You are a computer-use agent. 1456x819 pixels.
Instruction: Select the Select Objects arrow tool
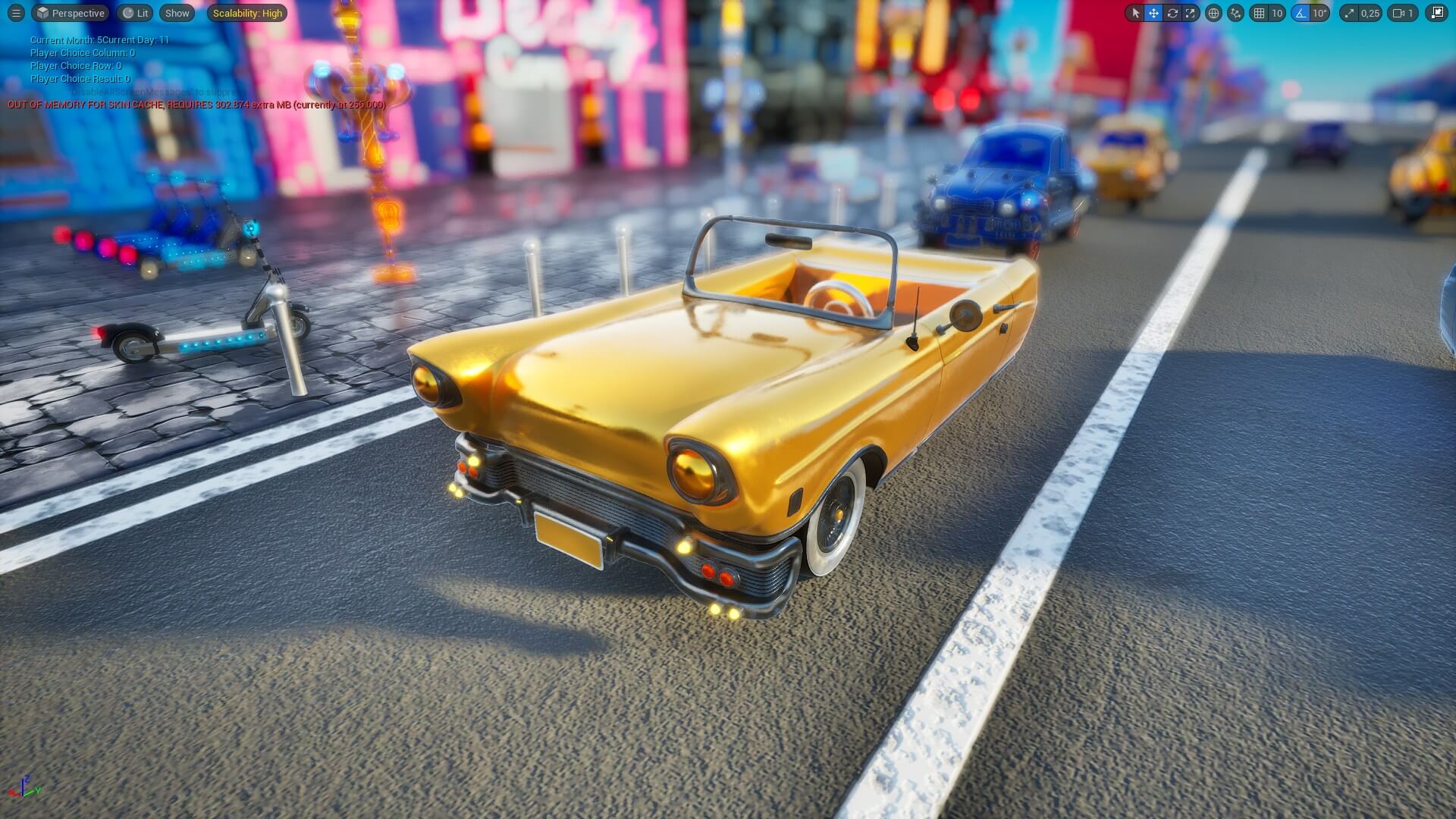pos(1136,13)
